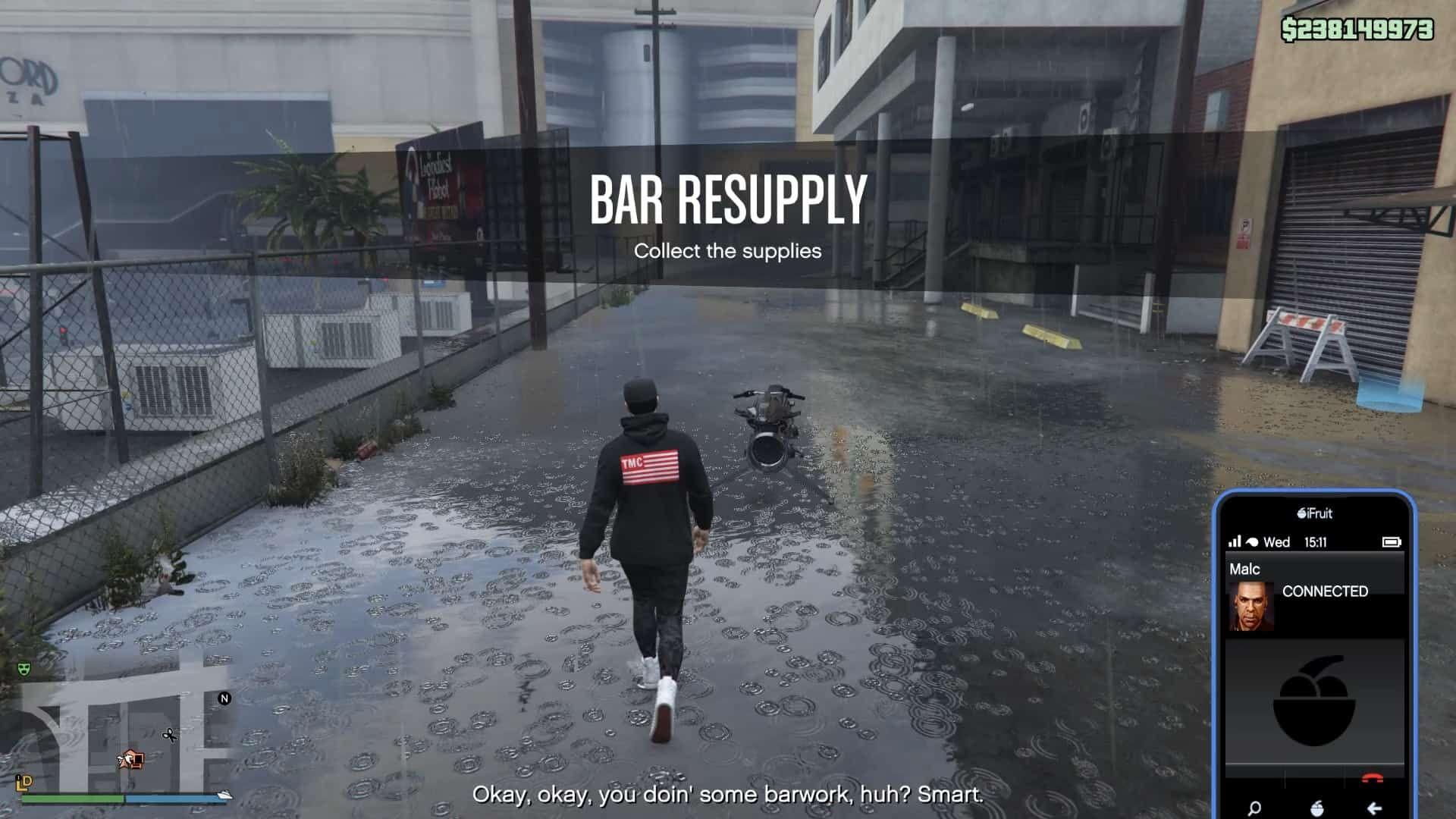The width and height of the screenshot is (1456, 819).
Task: Click the battery indicator on the phone status bar
Action: click(x=1392, y=542)
